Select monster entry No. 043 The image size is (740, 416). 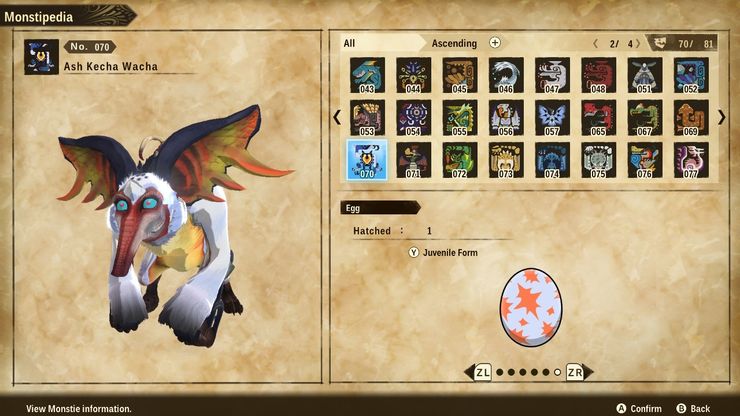(367, 75)
